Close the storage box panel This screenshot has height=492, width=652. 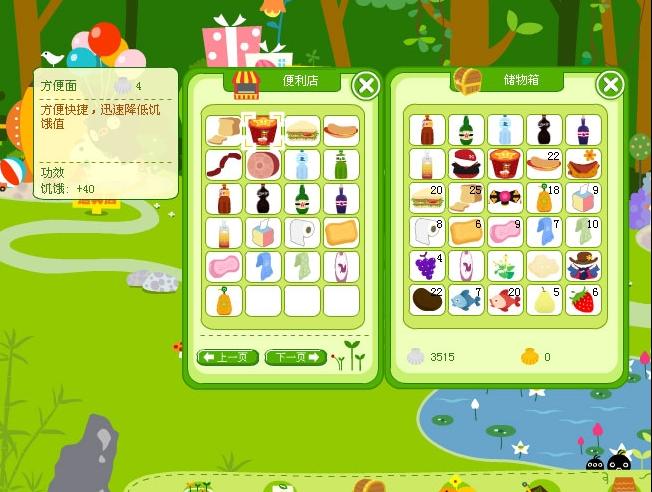pyautogui.click(x=610, y=85)
